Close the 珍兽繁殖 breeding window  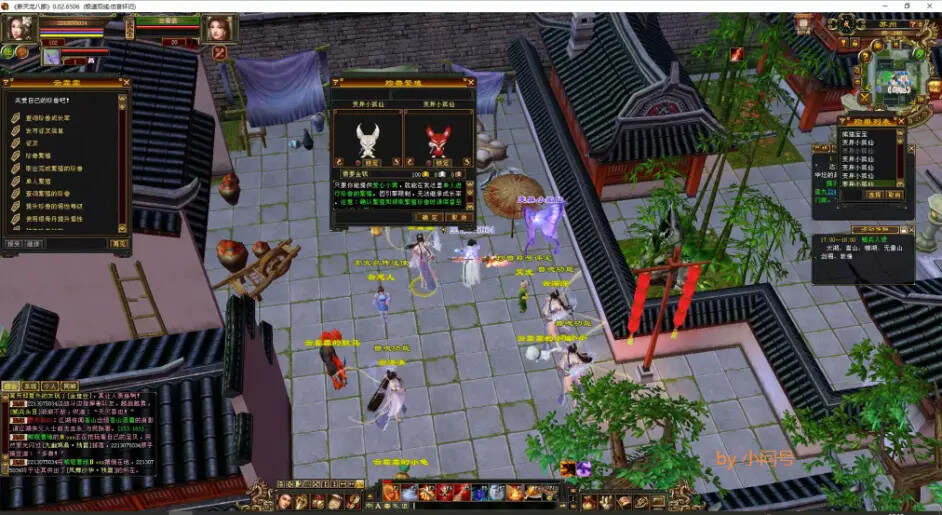pyautogui.click(x=469, y=82)
